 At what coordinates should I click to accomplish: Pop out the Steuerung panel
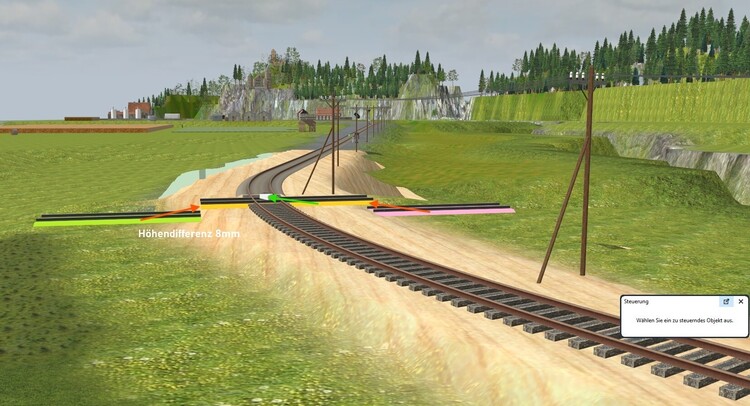click(x=726, y=301)
